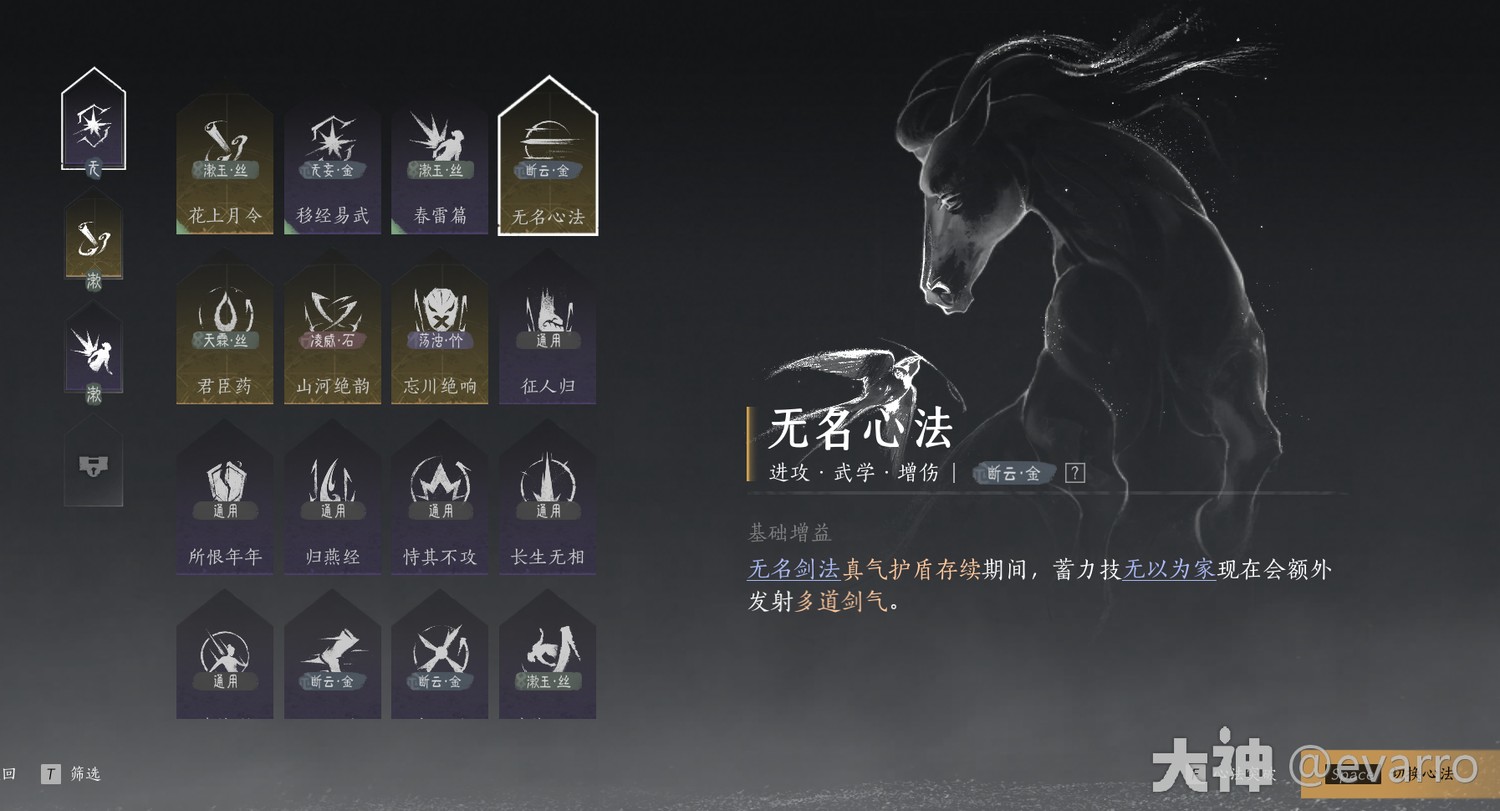Open the help tooltip beside 断云·金
The width and height of the screenshot is (1500, 811).
pyautogui.click(x=1074, y=473)
